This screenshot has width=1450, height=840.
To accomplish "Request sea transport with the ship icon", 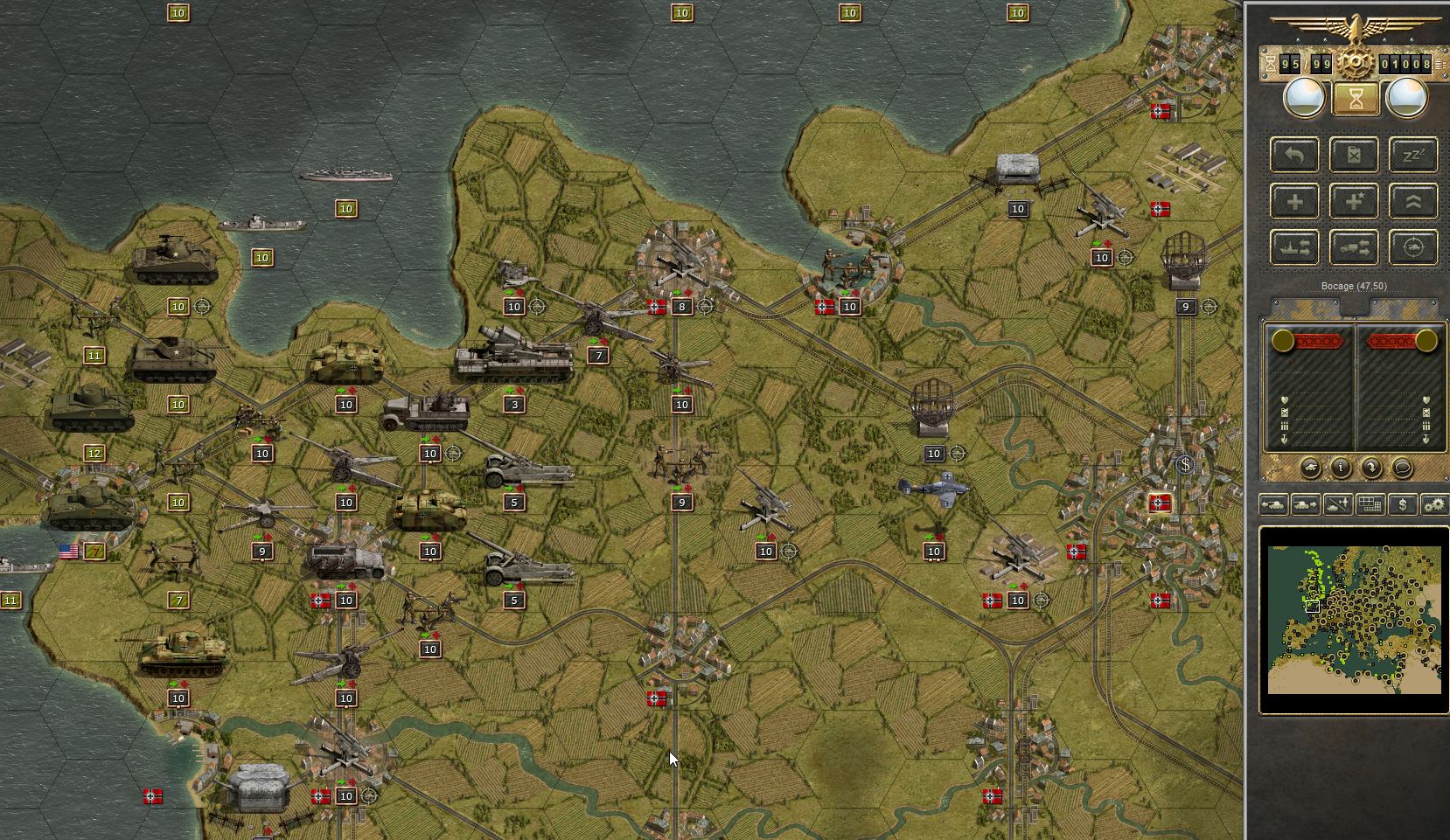I will [x=1294, y=246].
